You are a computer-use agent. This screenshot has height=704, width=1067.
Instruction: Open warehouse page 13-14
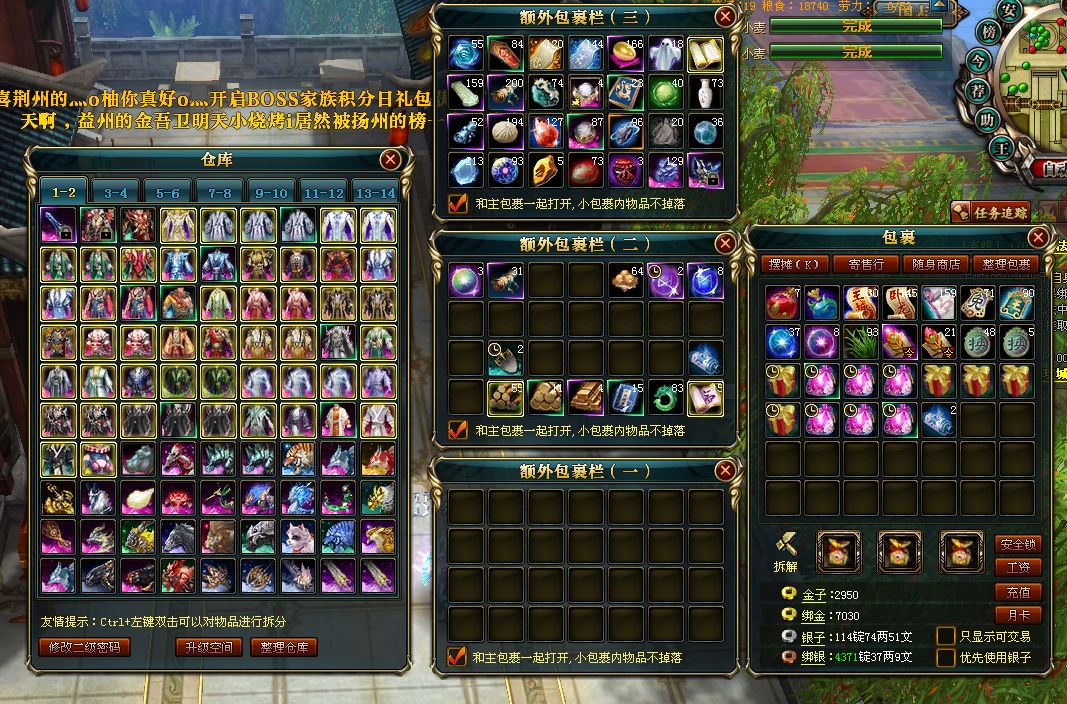coord(375,193)
